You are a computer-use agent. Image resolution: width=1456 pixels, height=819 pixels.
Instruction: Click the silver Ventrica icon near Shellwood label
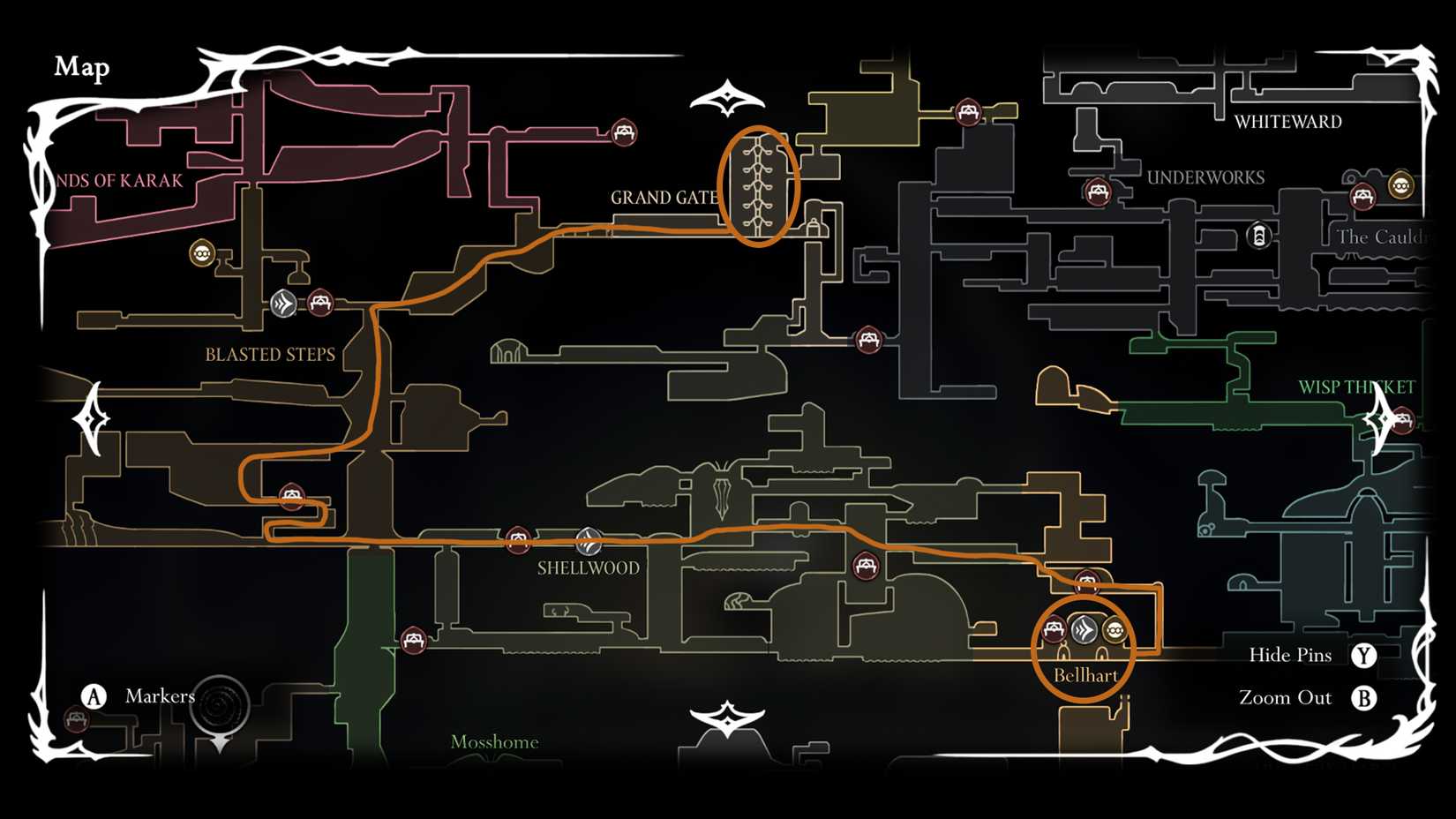coord(587,540)
